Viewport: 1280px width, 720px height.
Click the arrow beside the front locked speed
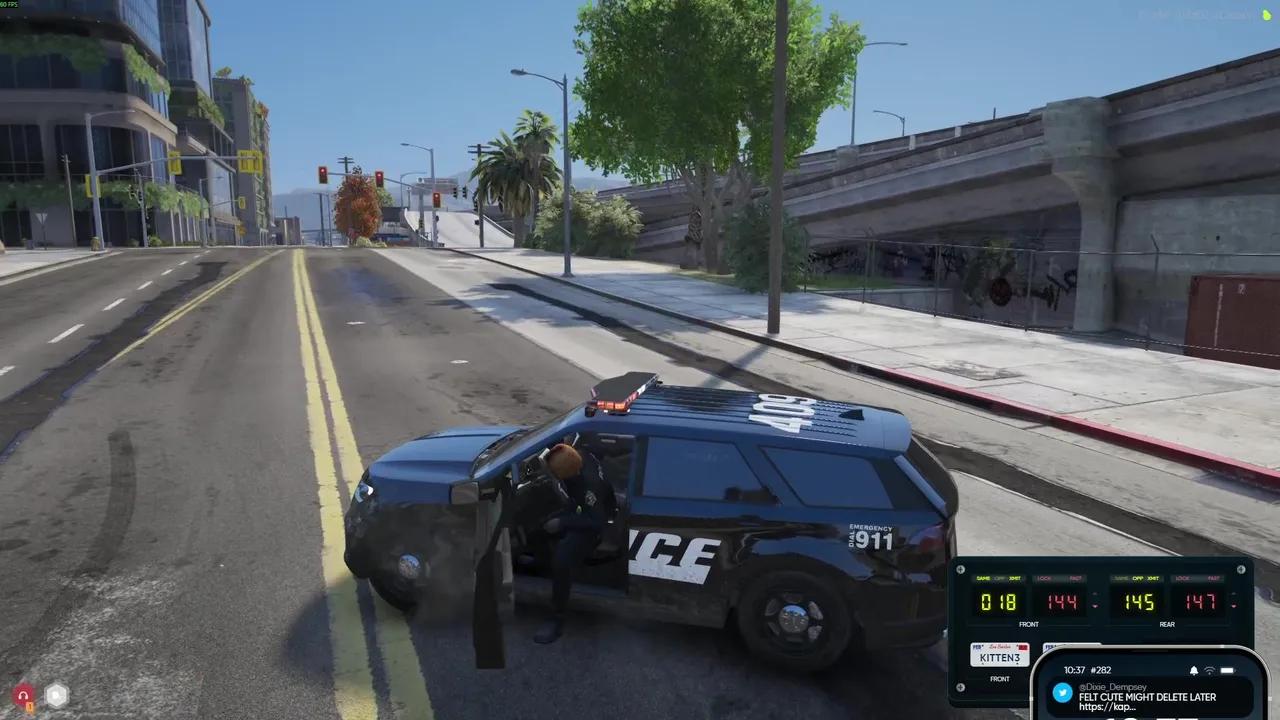point(1095,600)
